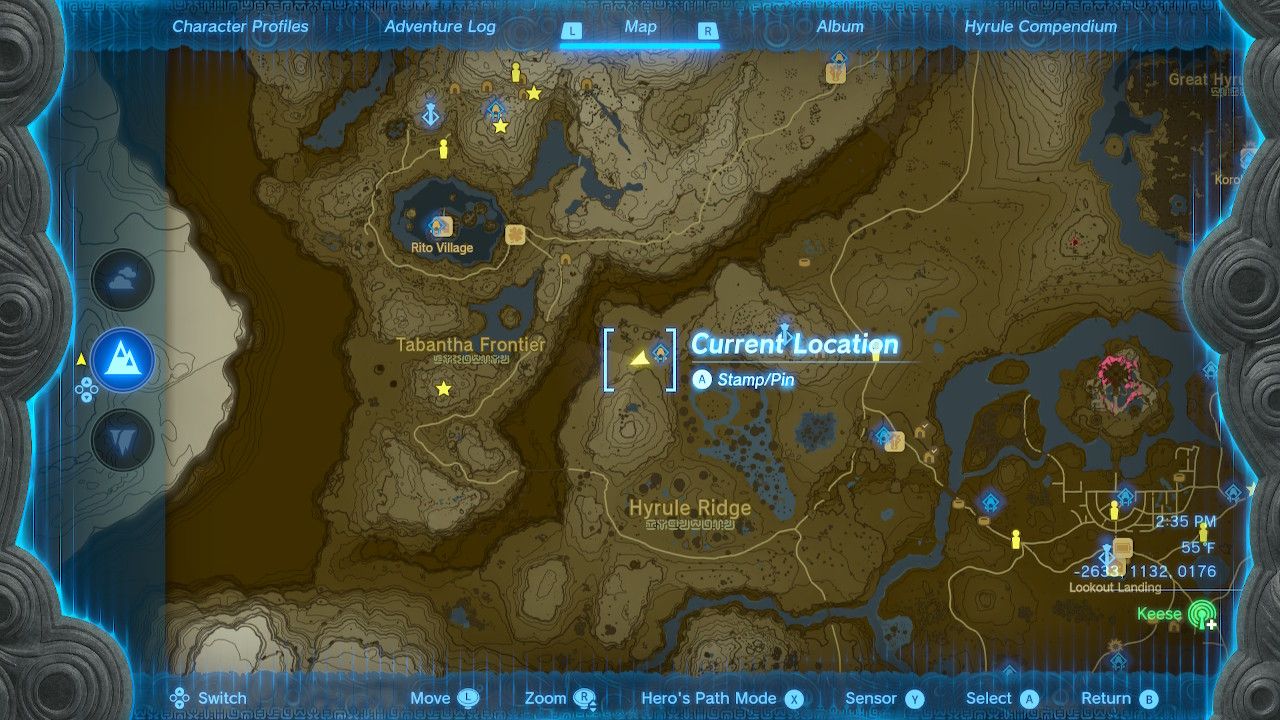The image size is (1280, 720).
Task: Click the yellow Current Location arrow marker
Action: point(638,358)
